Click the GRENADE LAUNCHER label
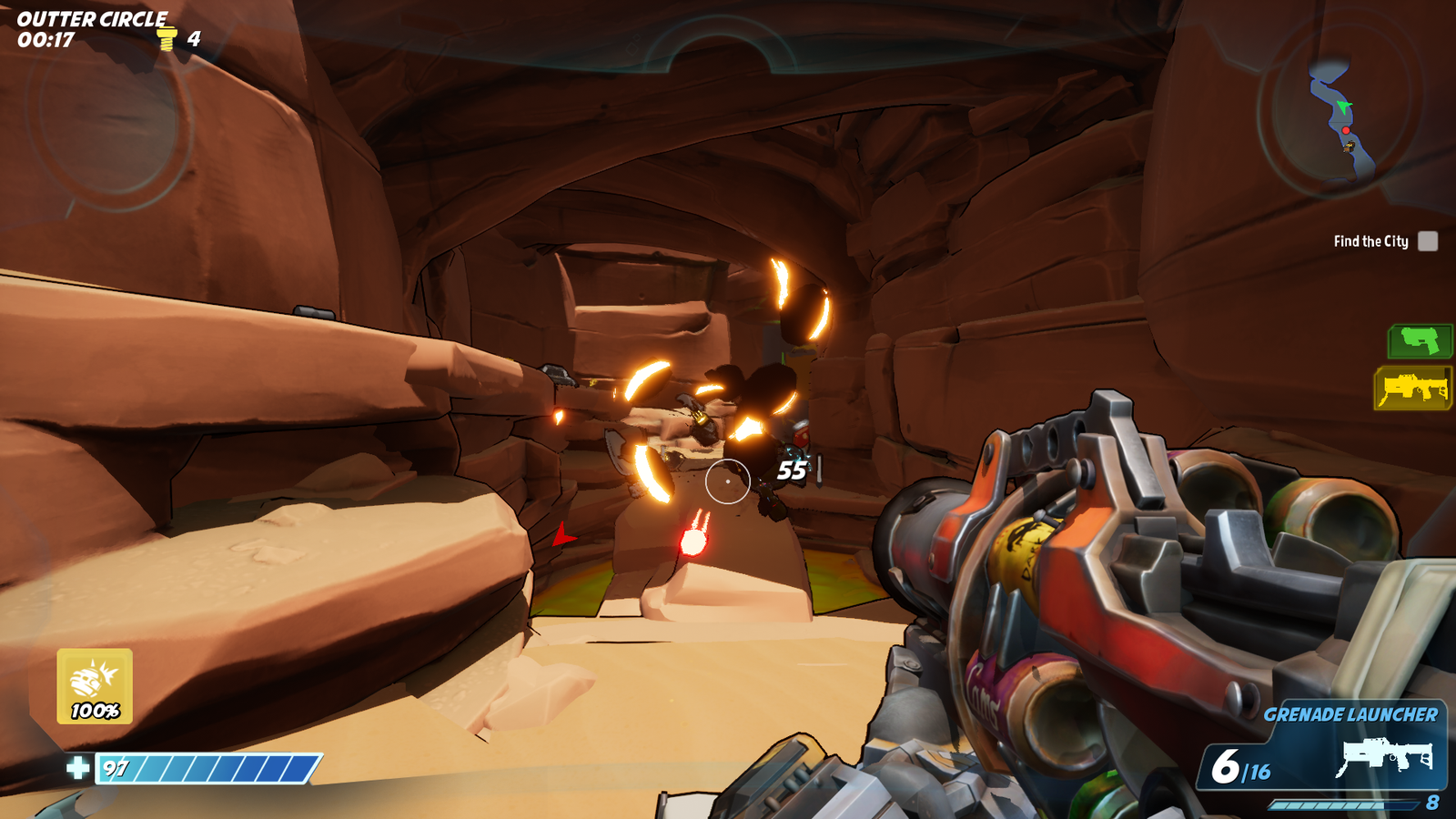 (x=1350, y=714)
